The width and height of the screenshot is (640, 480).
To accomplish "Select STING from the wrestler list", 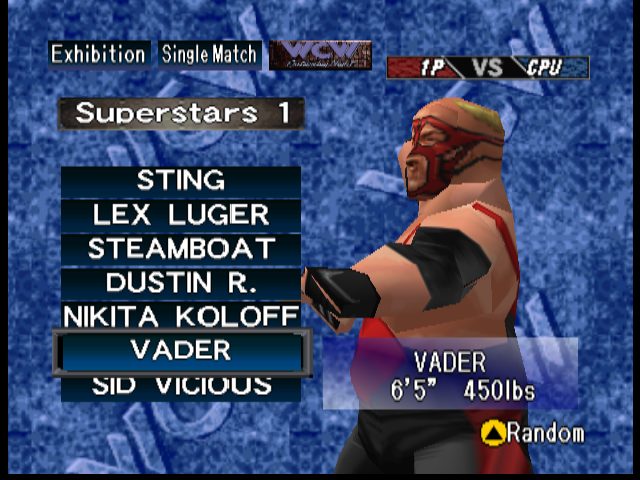I will coord(180,181).
